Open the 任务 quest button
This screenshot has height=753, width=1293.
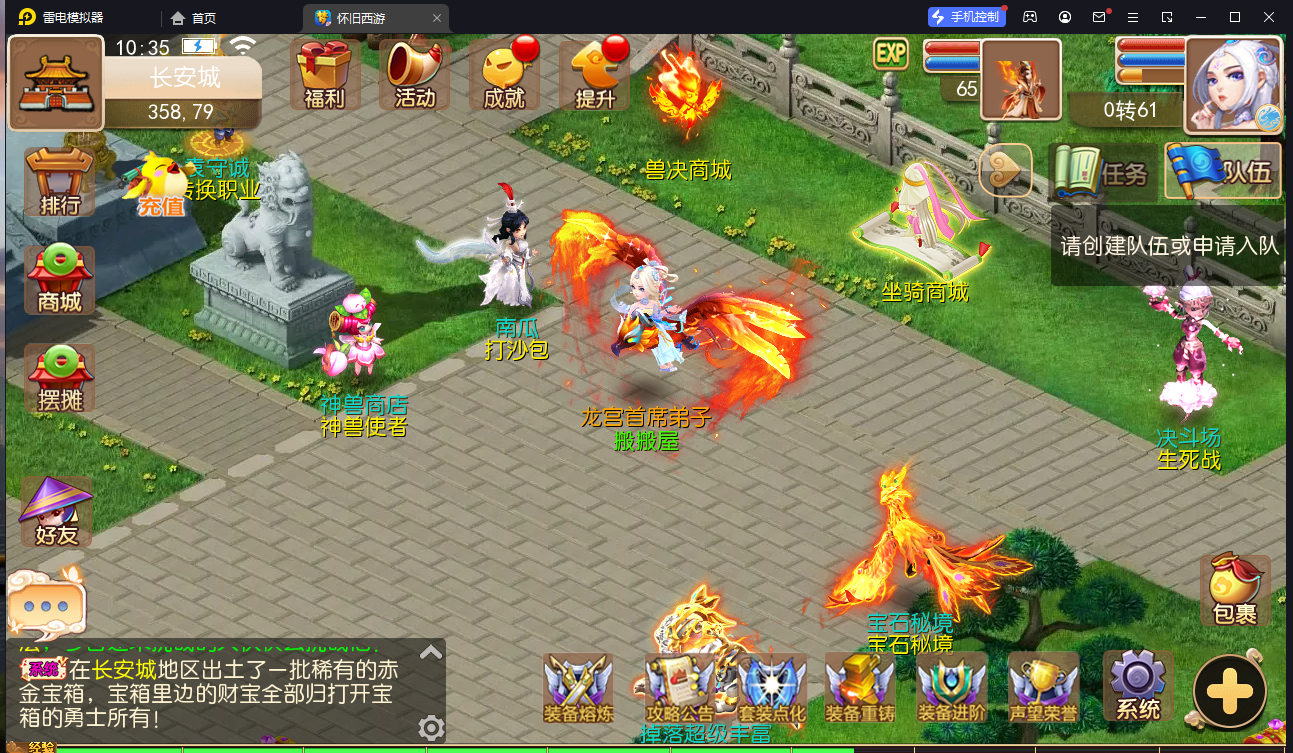tap(1103, 172)
